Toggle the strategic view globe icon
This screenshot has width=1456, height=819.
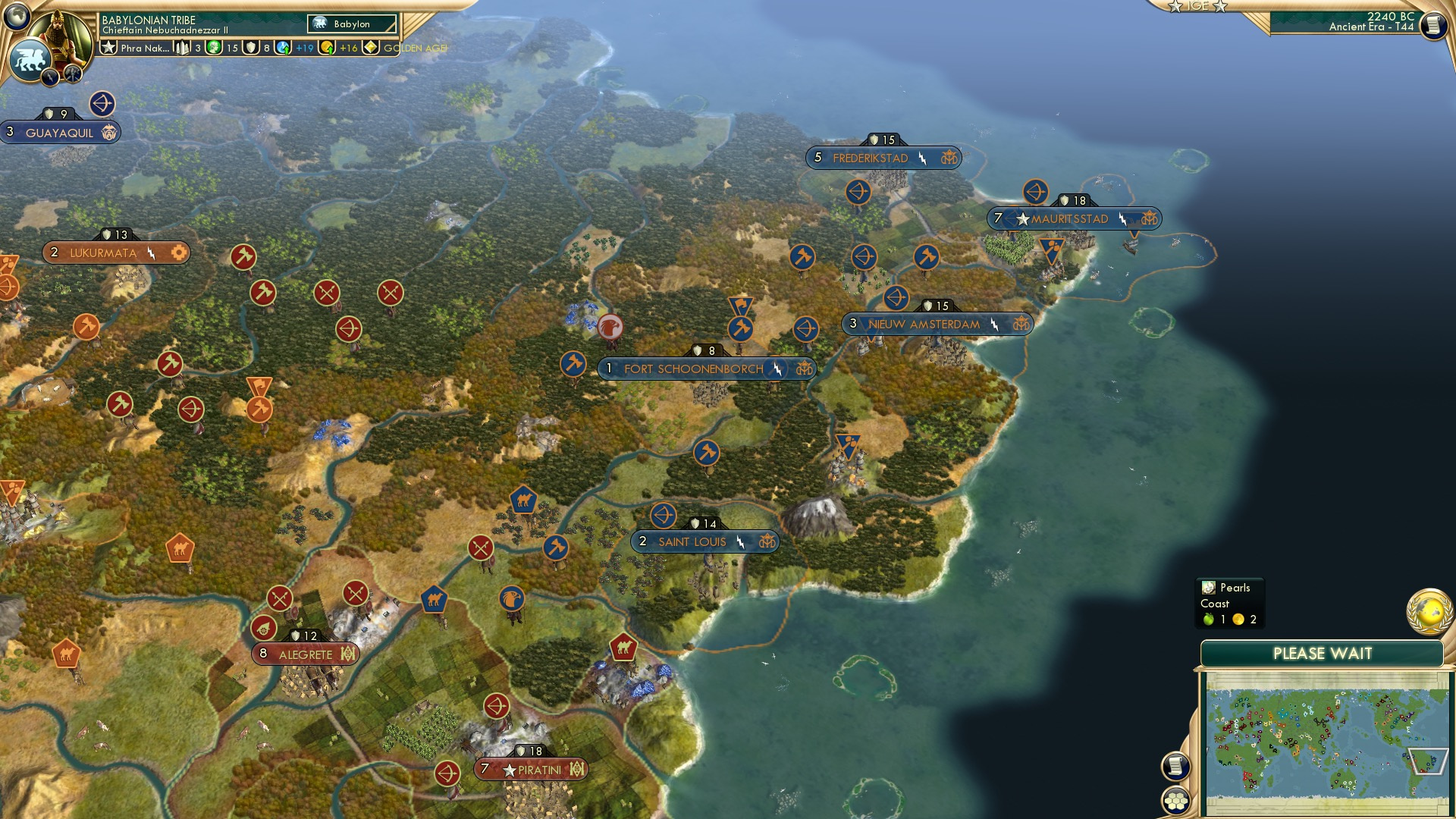tap(16, 15)
